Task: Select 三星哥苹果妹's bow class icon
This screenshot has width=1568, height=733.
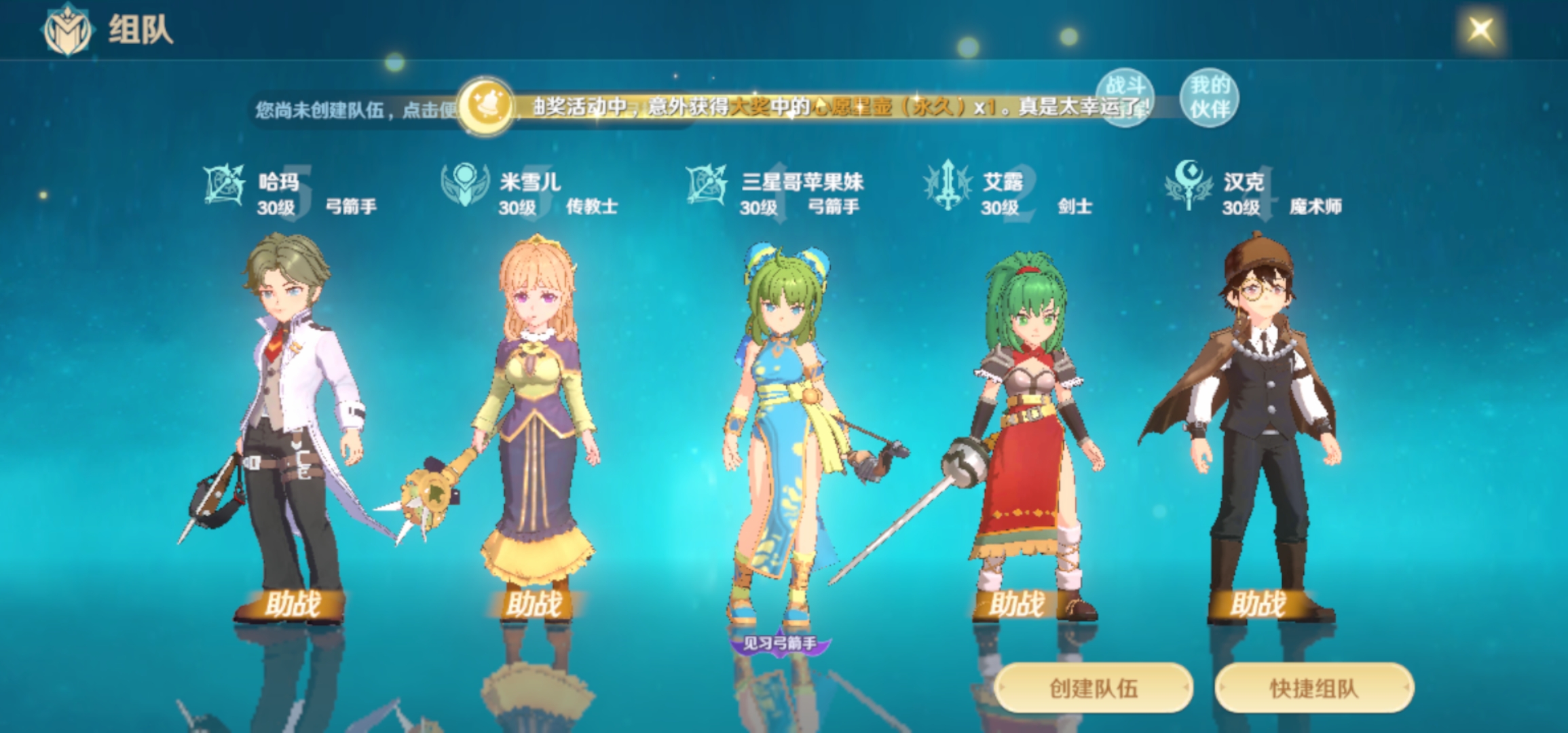Action: pyautogui.click(x=706, y=185)
